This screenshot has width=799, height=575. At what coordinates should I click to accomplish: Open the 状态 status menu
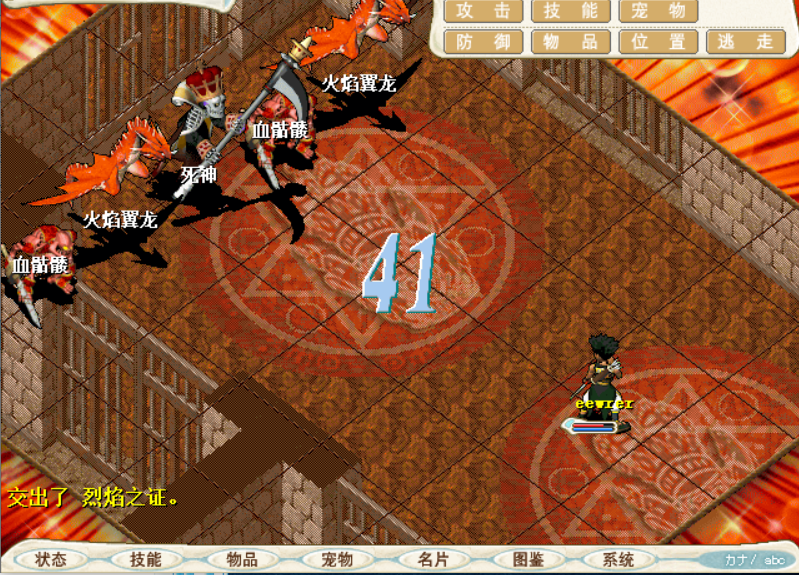pos(50,560)
